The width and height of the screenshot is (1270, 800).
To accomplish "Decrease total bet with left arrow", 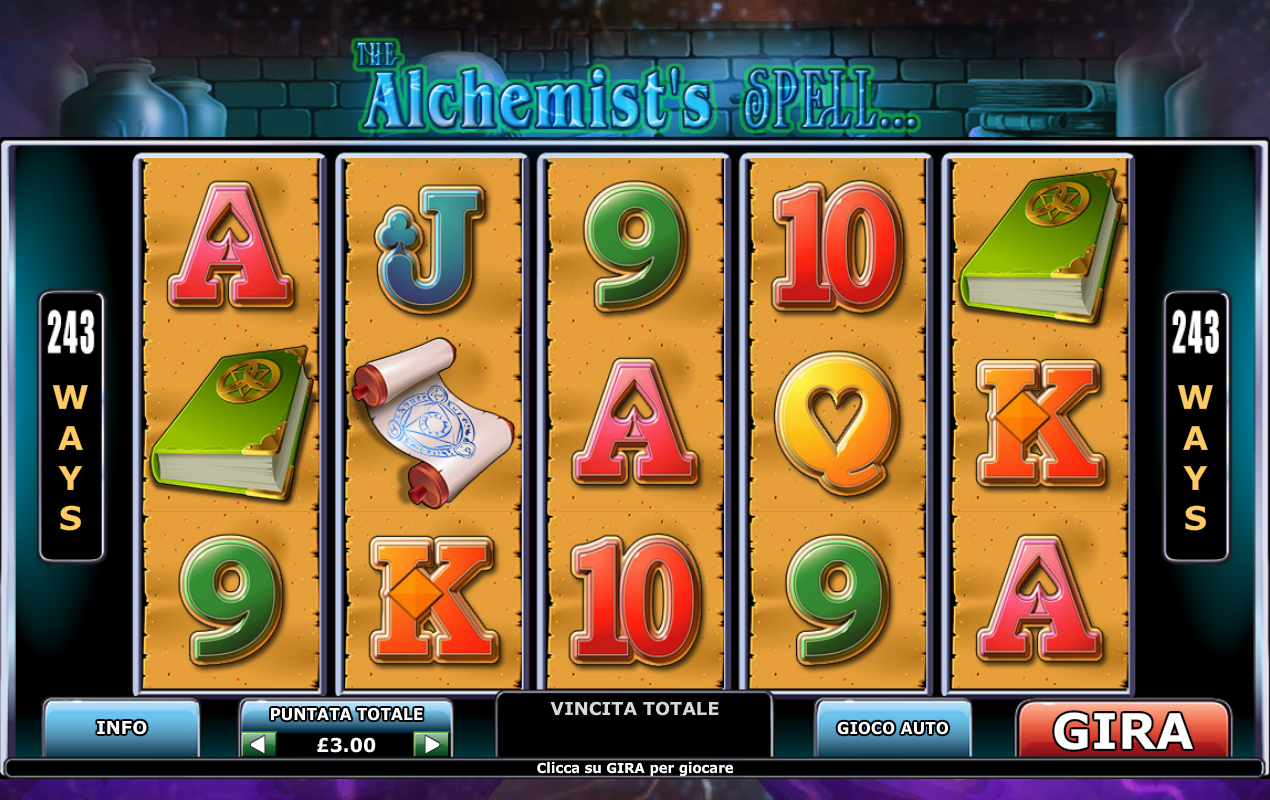I will pos(258,744).
